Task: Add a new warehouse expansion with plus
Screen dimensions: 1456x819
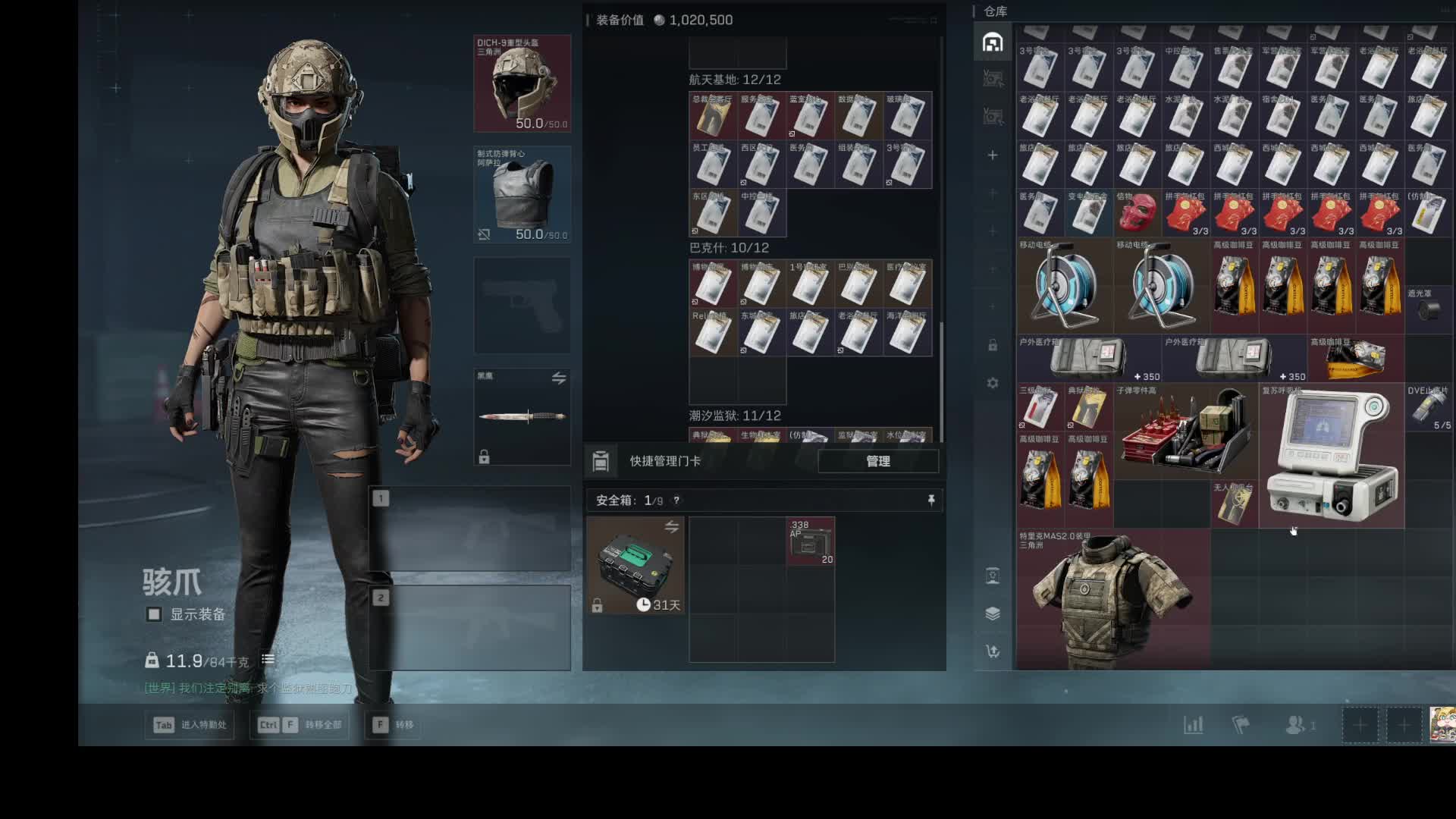Action: [x=993, y=155]
